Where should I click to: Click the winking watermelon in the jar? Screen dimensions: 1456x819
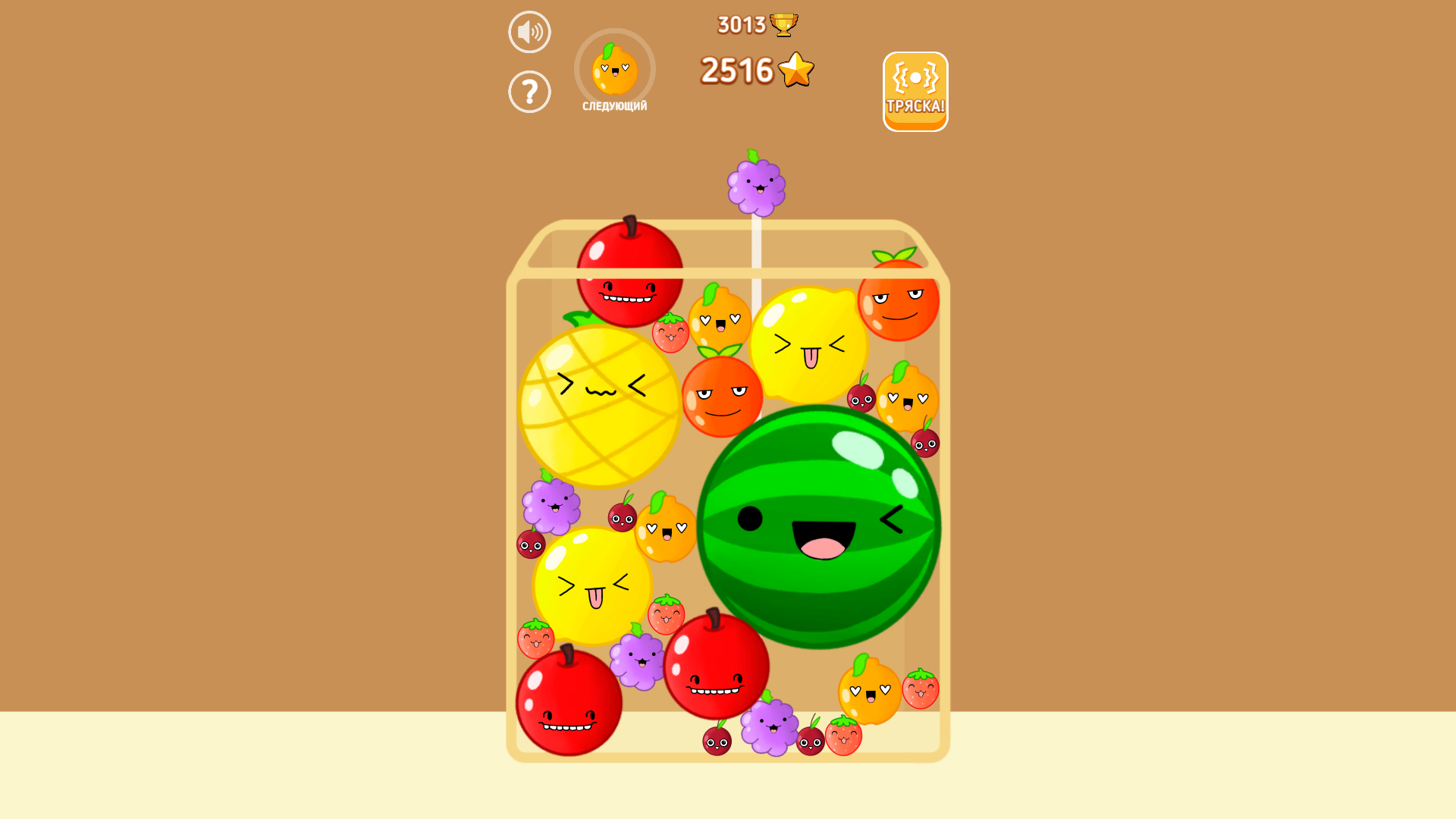pos(815,523)
